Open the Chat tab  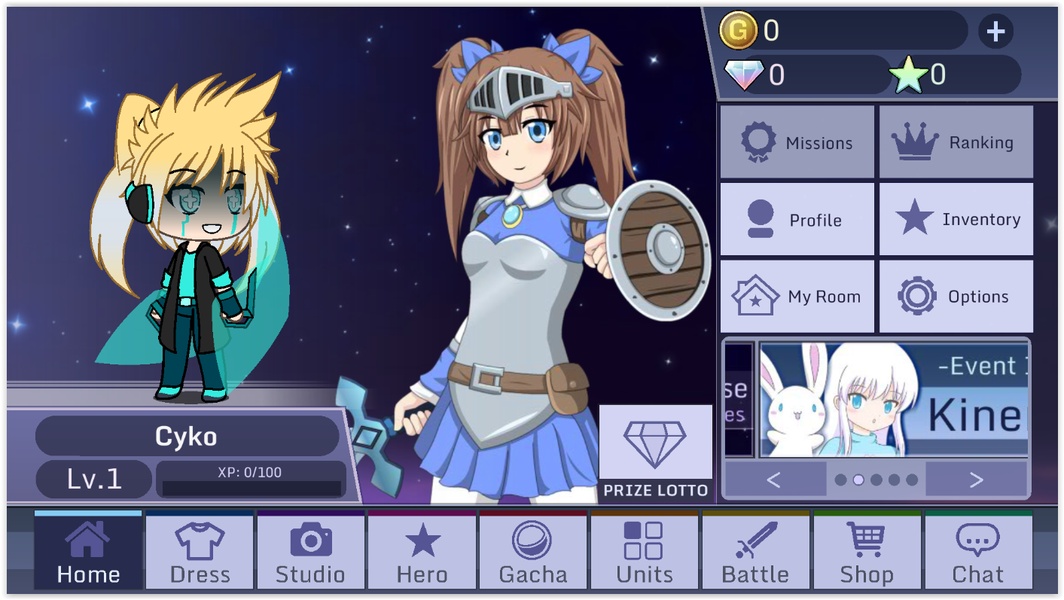(977, 552)
